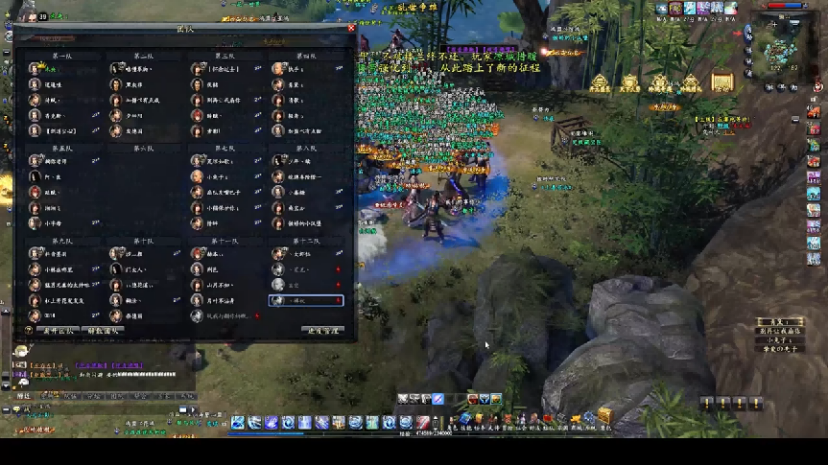The height and width of the screenshot is (465, 828).
Task: Close the raid team panel
Action: click(351, 28)
